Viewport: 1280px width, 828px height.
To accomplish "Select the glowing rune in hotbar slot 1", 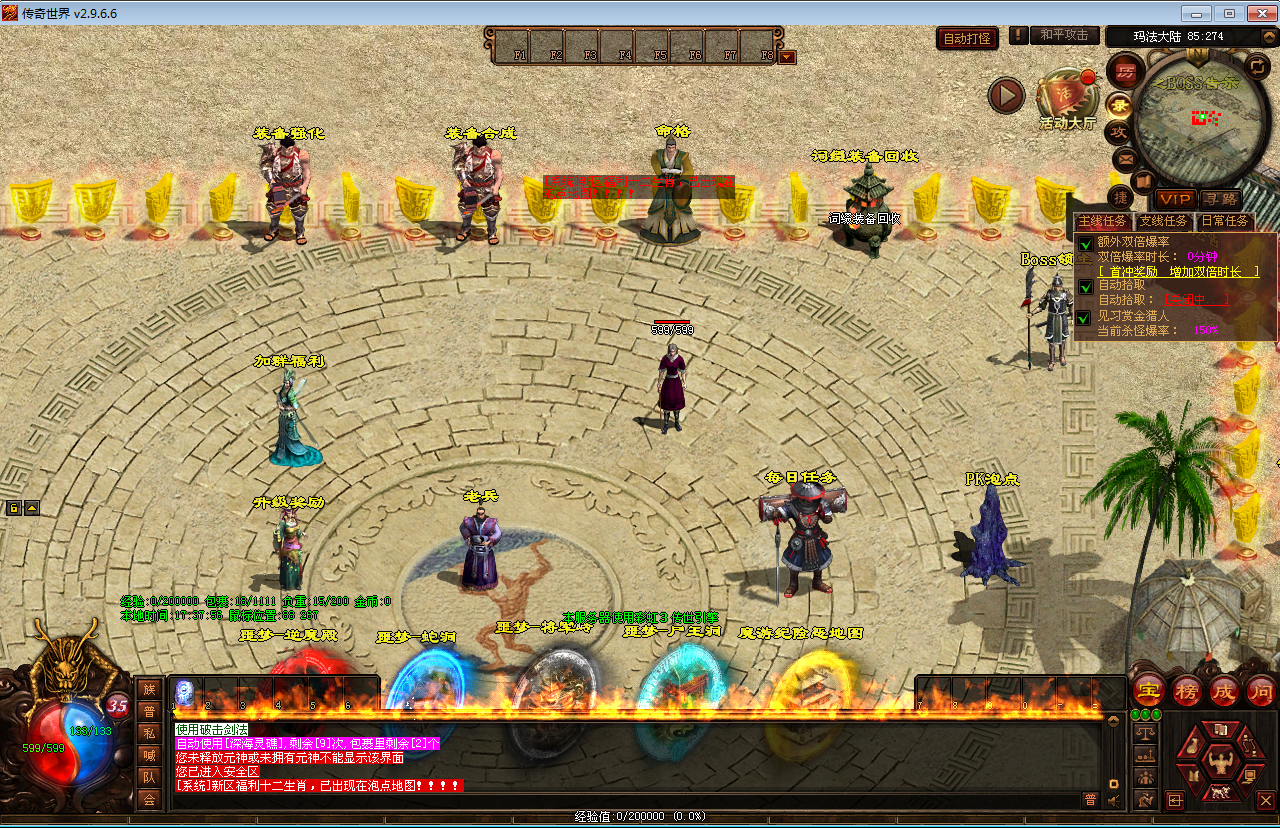I will (185, 692).
